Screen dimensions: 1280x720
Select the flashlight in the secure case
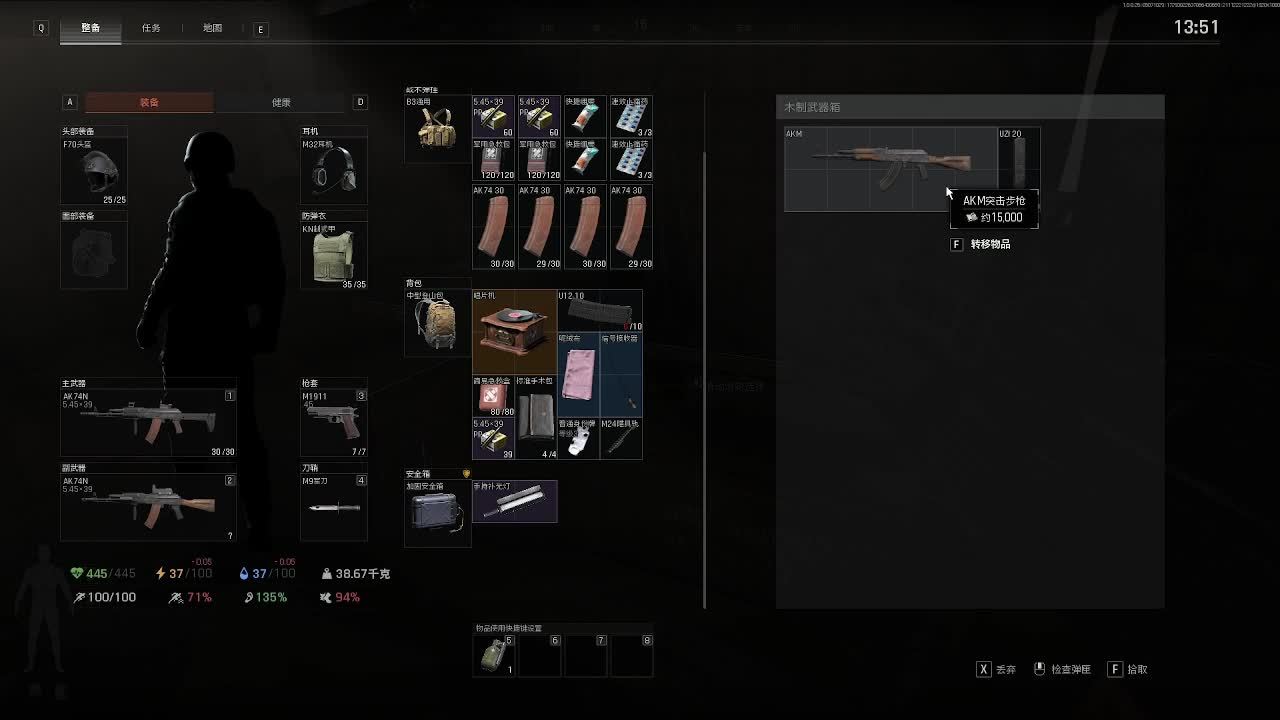click(x=514, y=501)
